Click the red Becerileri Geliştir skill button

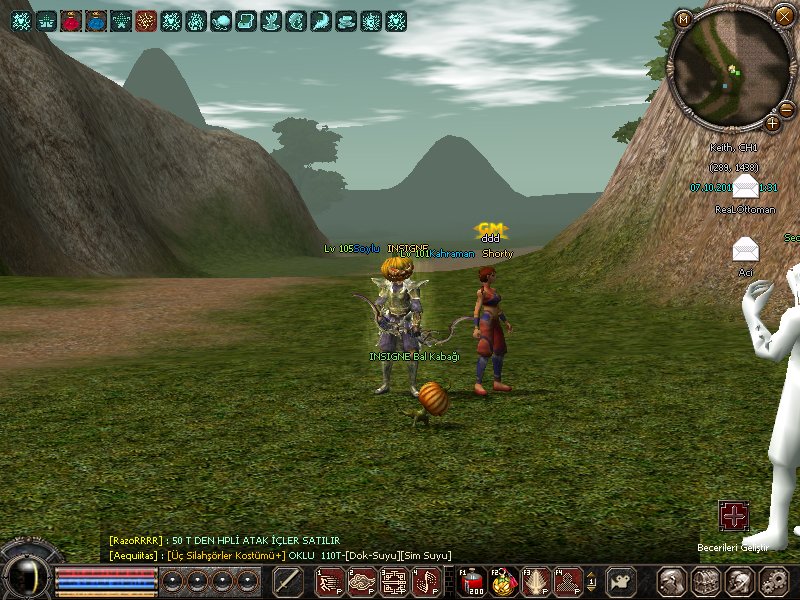734,517
